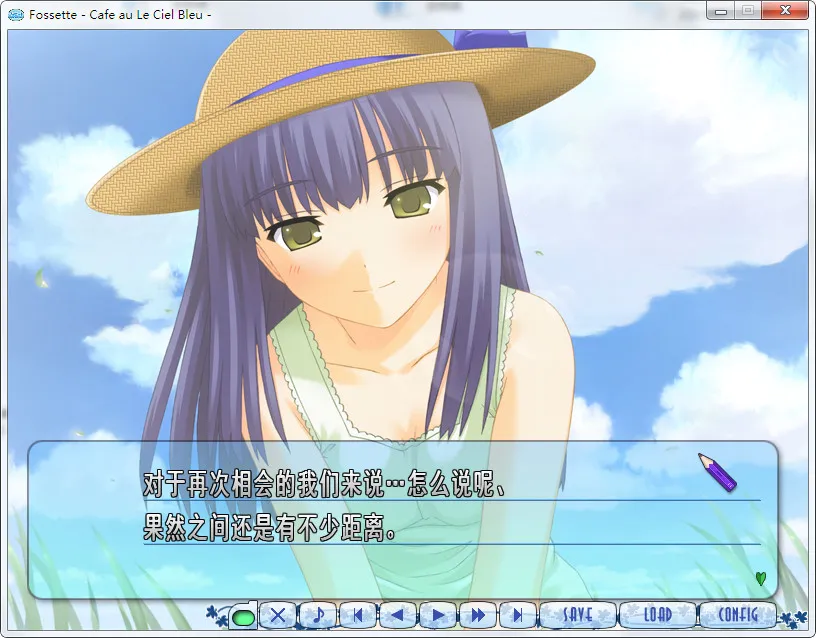816x638 pixels.
Task: Advance dialogue via the green heart indicator
Action: click(x=761, y=578)
